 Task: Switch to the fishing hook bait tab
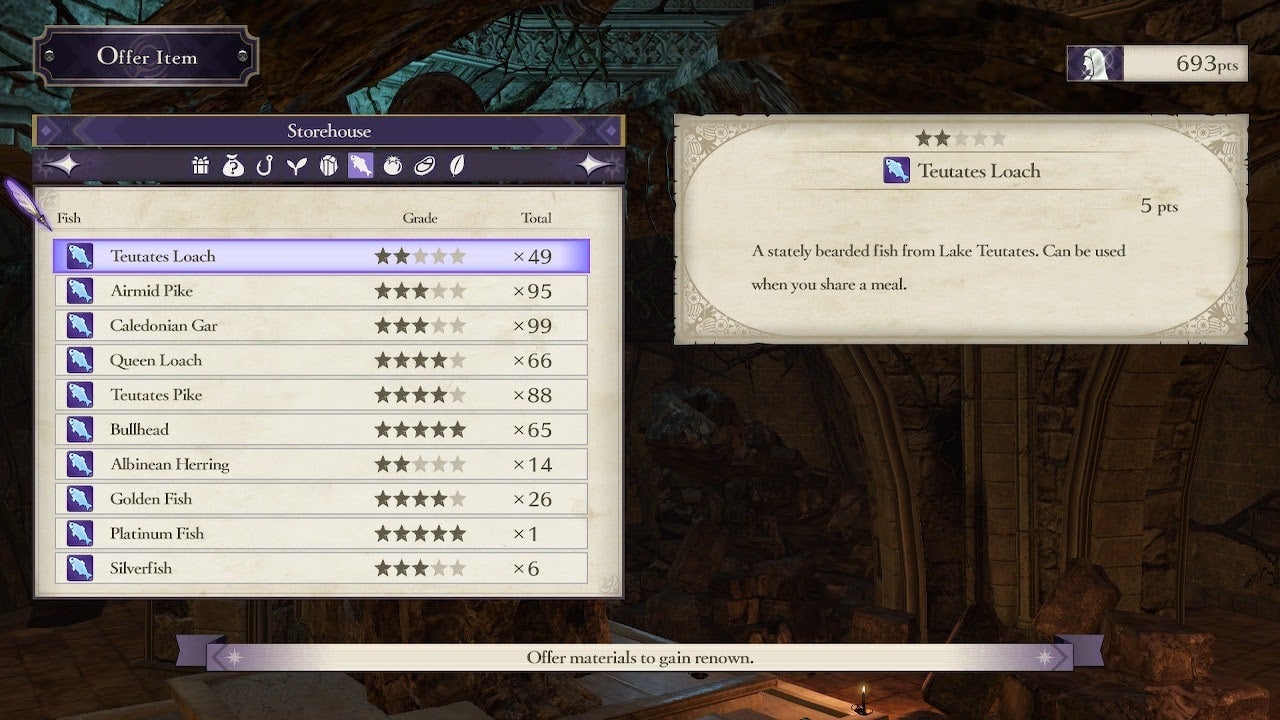pyautogui.click(x=264, y=166)
